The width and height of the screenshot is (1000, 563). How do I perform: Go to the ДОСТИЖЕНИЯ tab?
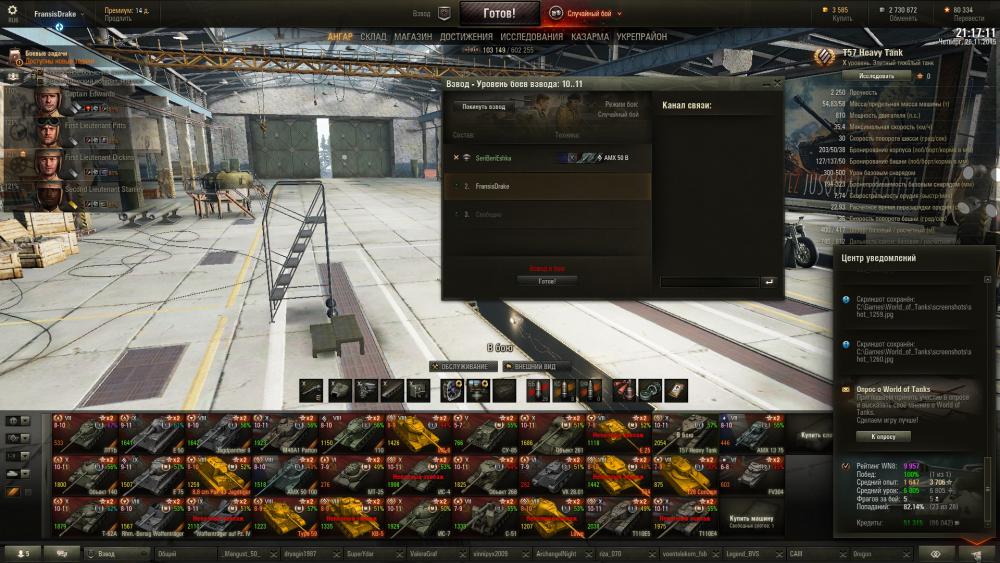(466, 37)
